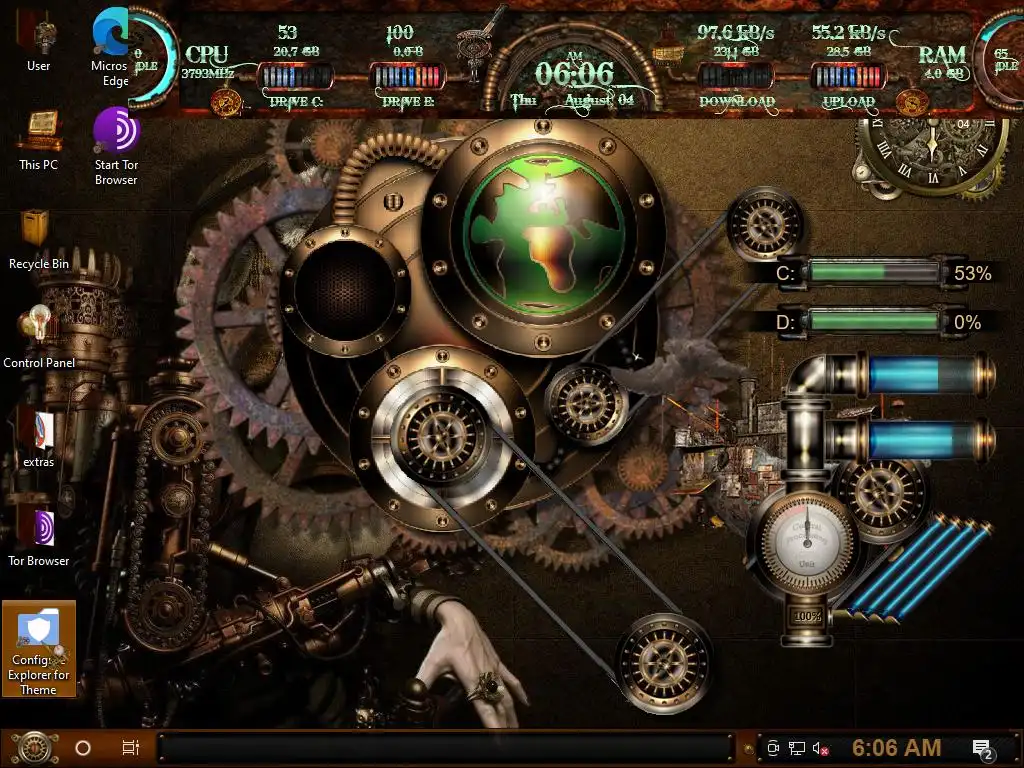Open Task View on the taskbar
The height and width of the screenshot is (768, 1024).
[130, 747]
